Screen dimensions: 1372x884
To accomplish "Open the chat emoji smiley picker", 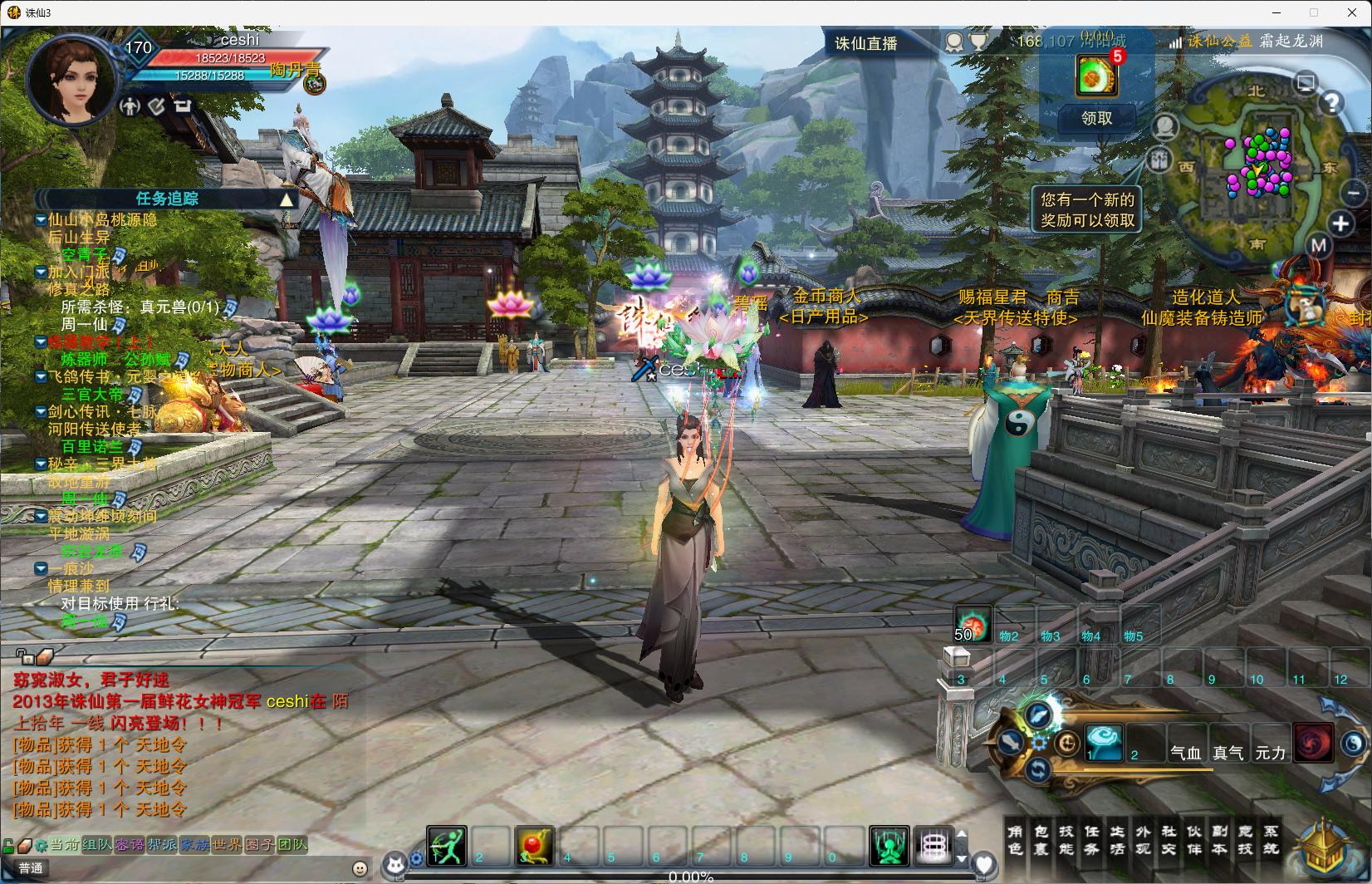I will 360,868.
